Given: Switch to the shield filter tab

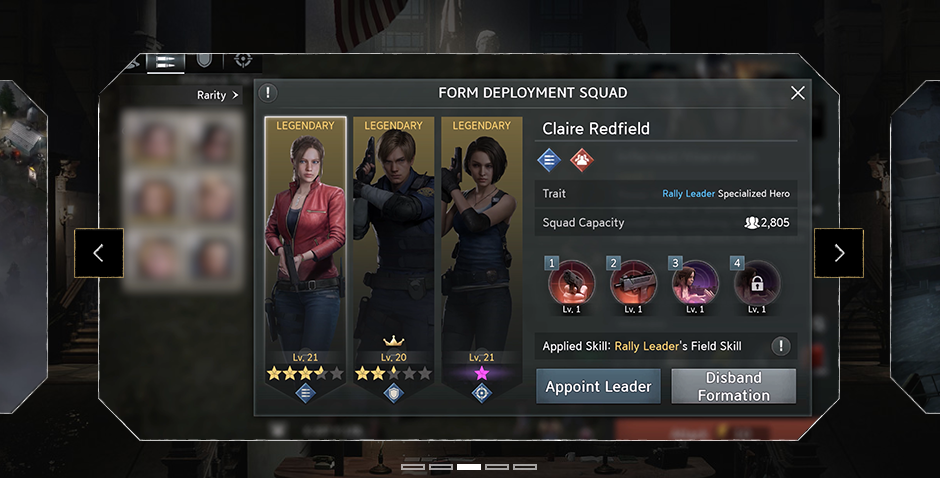Looking at the screenshot, I should (x=204, y=61).
